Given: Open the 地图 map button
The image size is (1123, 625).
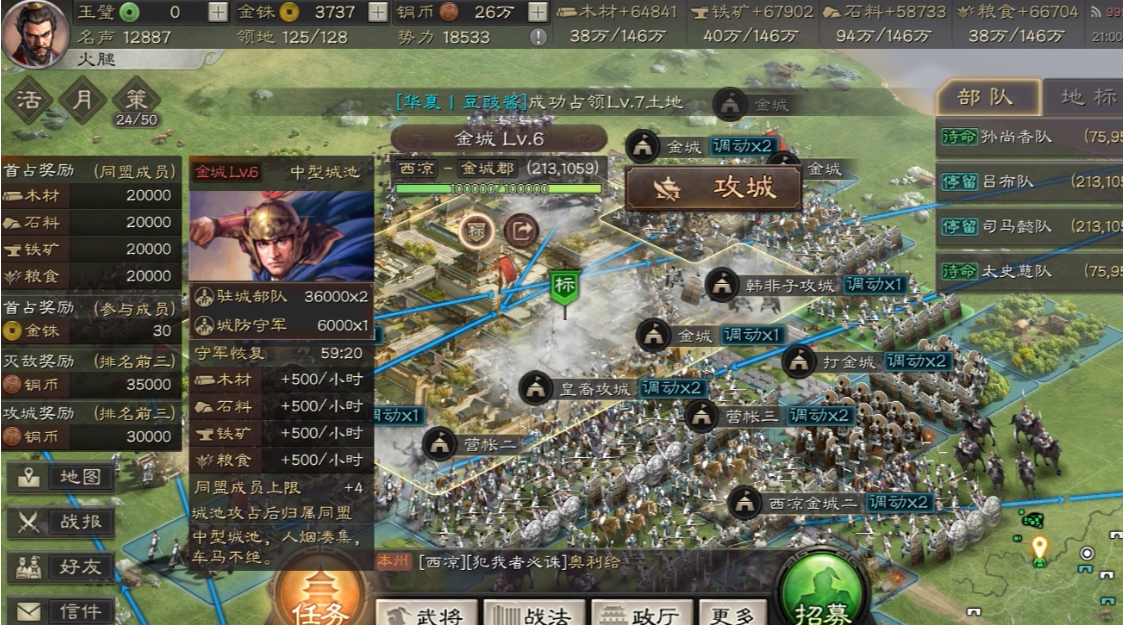Looking at the screenshot, I should 62,478.
